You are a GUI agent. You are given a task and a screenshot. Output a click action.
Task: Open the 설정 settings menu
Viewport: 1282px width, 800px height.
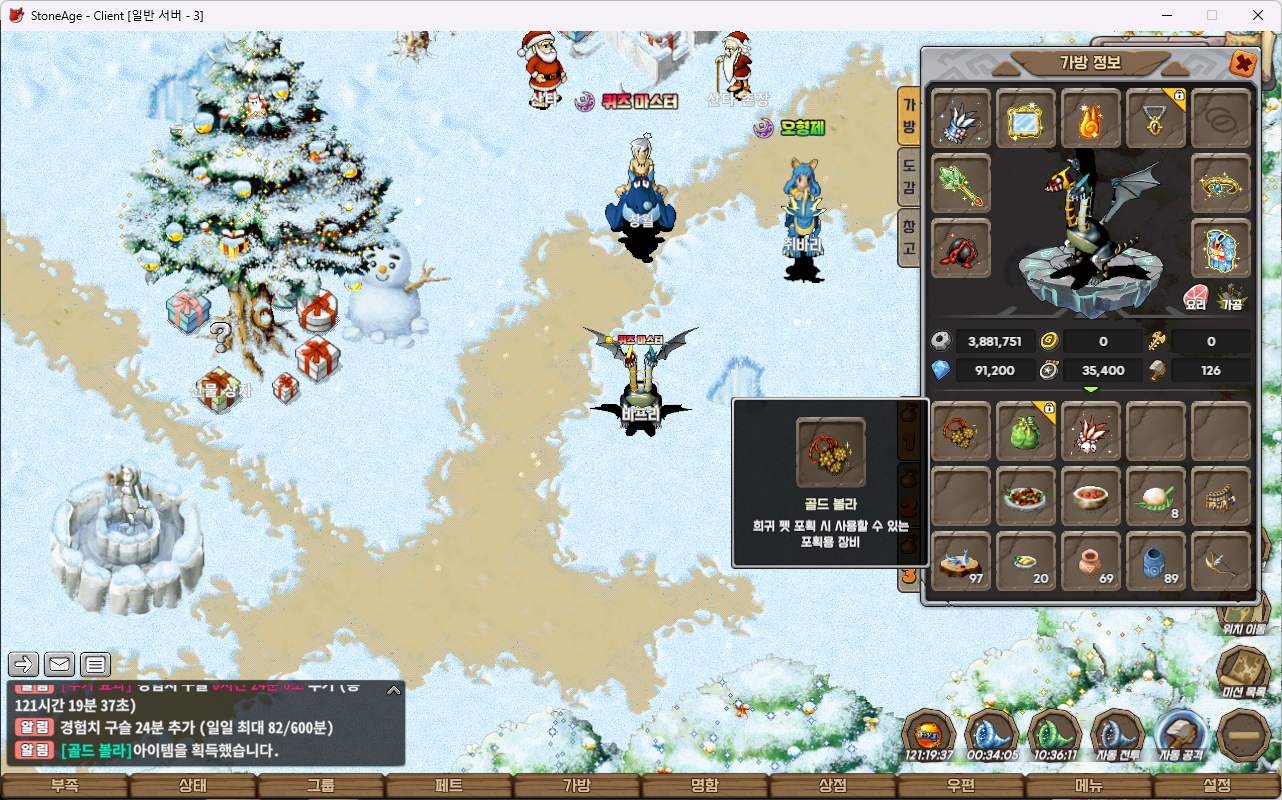pyautogui.click(x=1217, y=786)
